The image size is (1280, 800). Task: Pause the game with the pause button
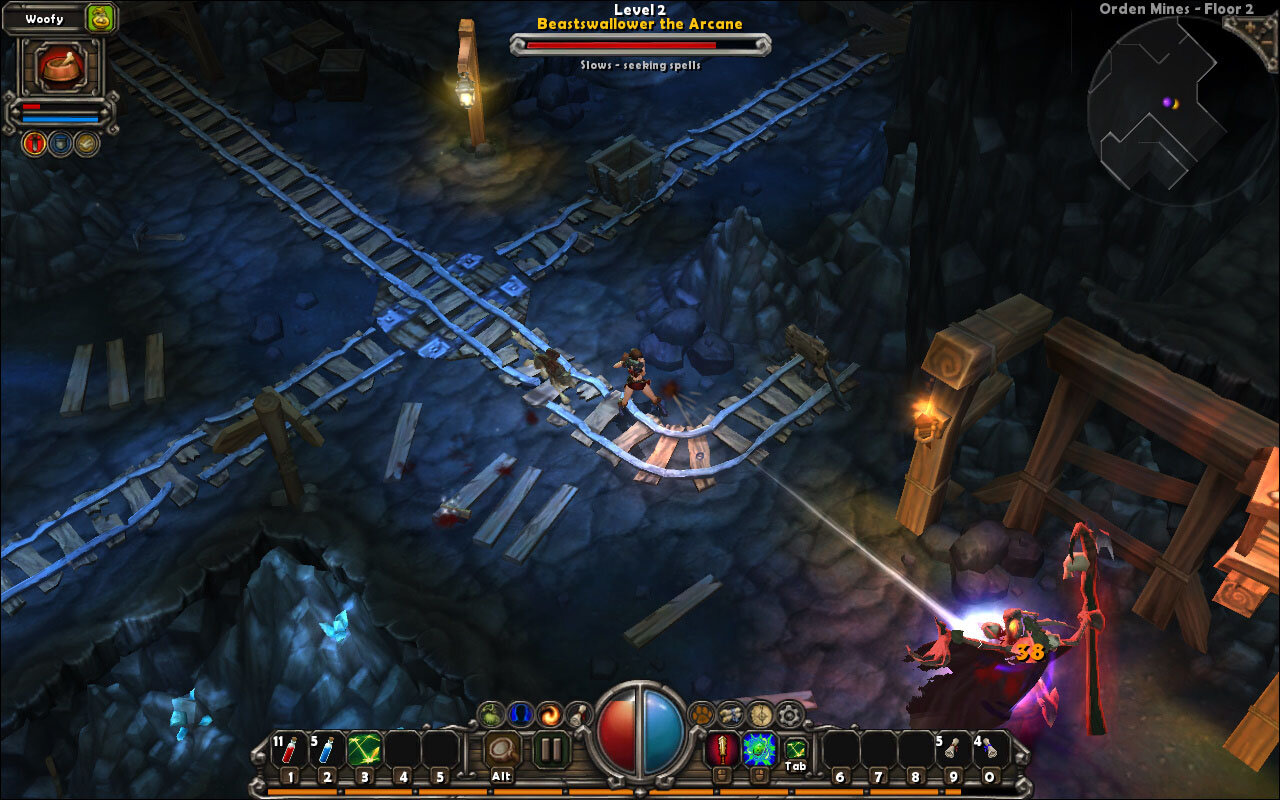(x=550, y=749)
